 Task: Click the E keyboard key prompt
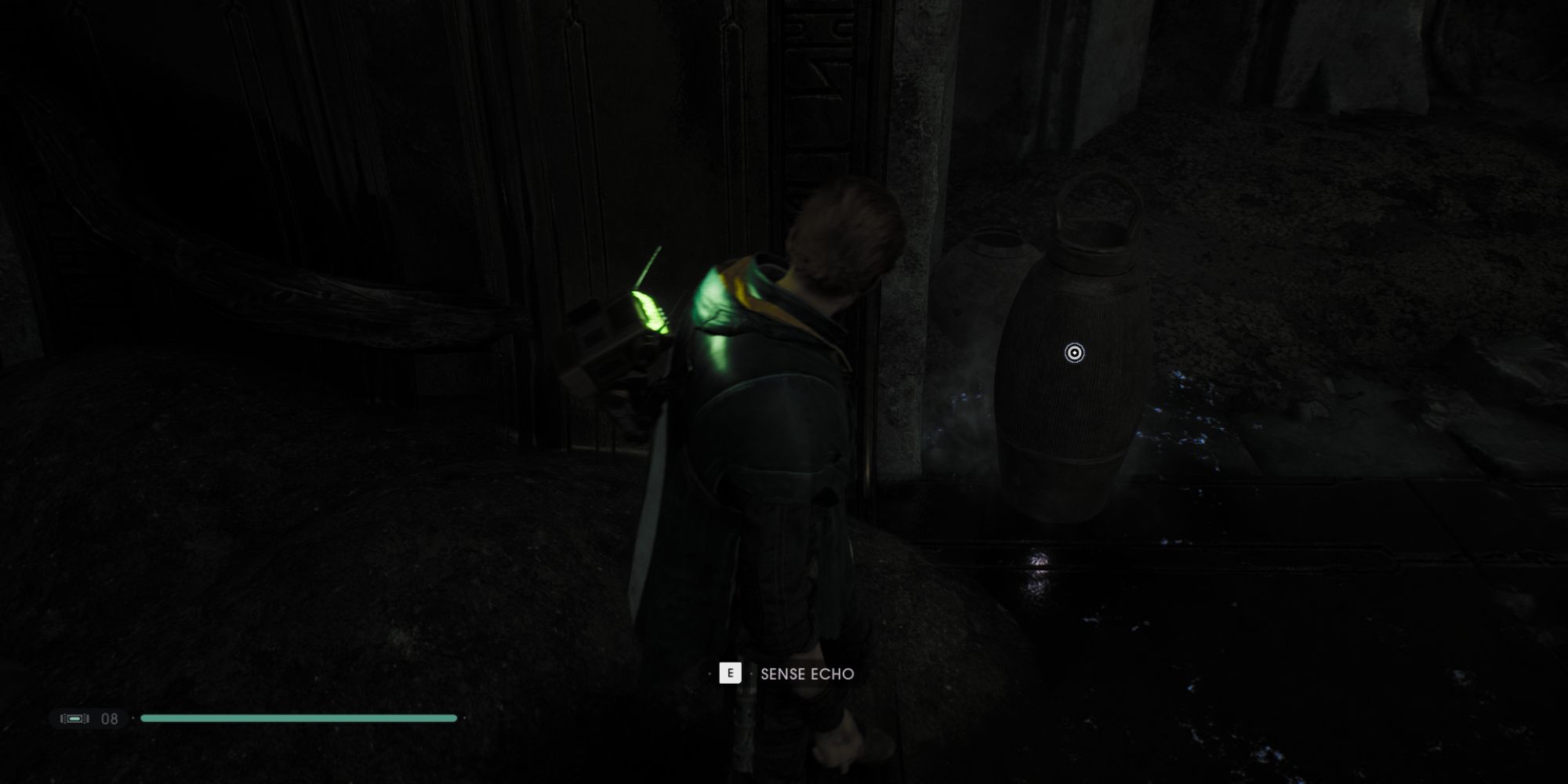pyautogui.click(x=730, y=674)
